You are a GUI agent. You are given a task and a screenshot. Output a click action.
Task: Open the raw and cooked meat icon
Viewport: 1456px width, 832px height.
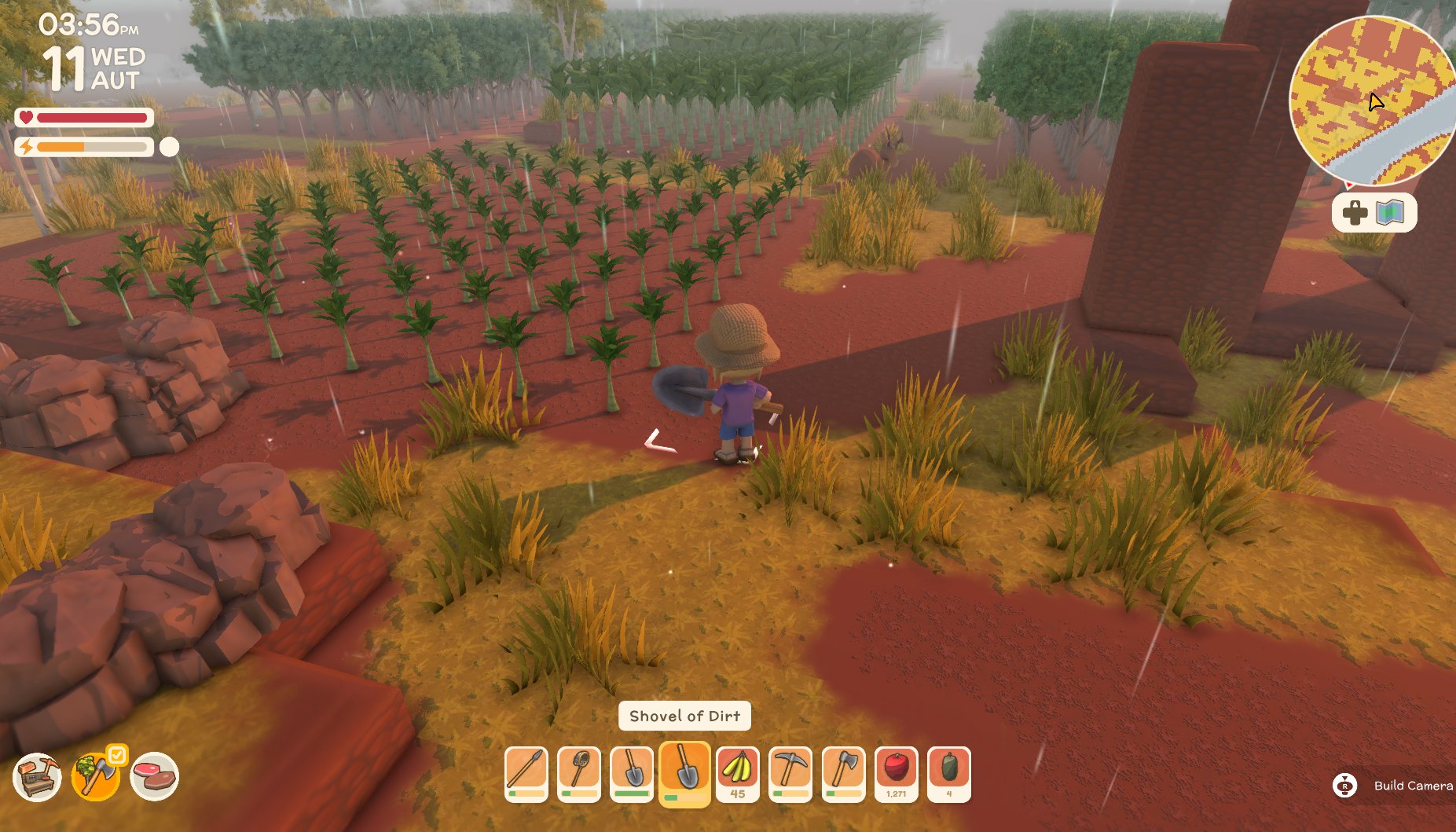click(x=154, y=777)
